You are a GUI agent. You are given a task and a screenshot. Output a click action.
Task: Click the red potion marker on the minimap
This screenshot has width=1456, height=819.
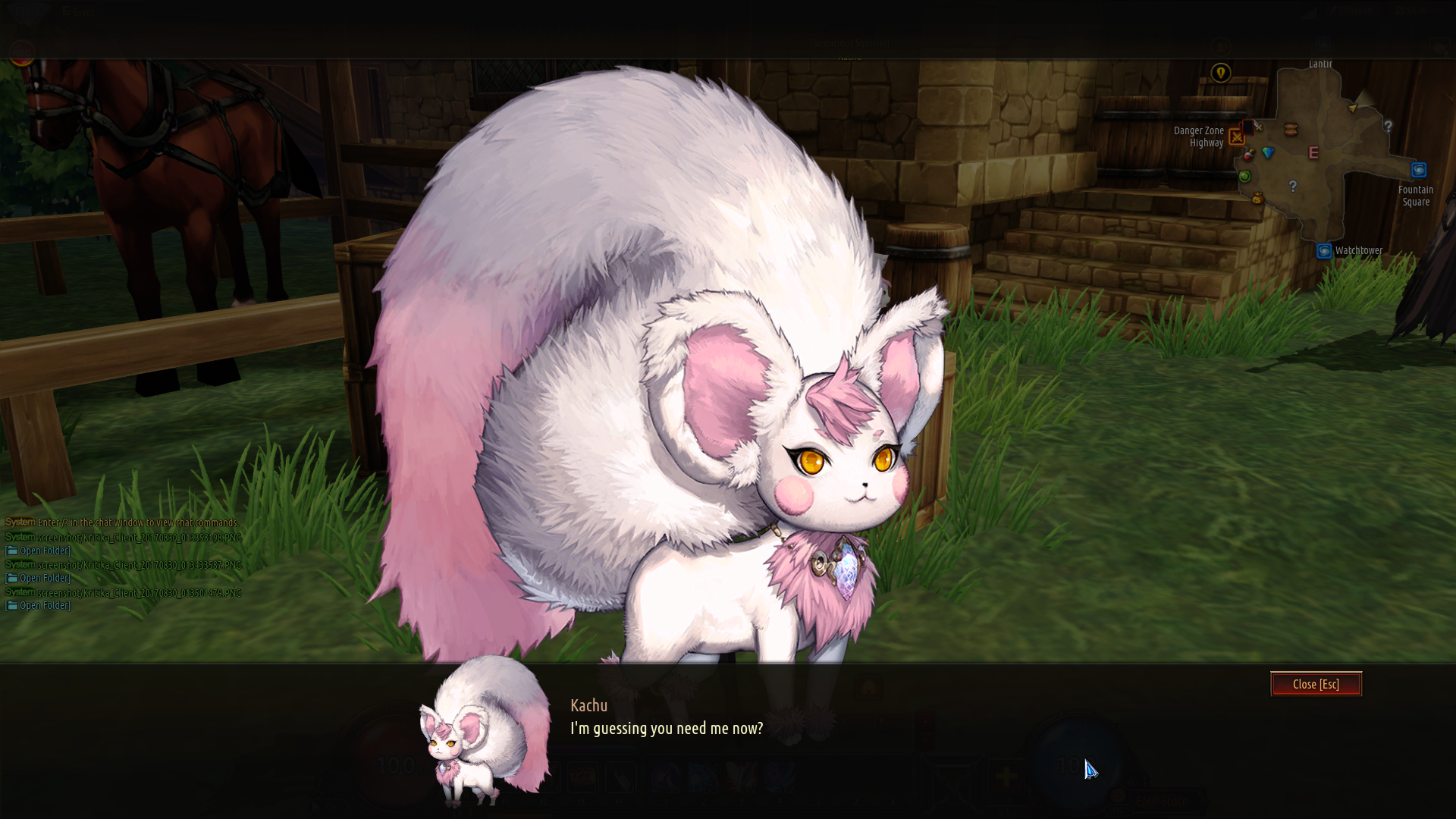[x=1248, y=155]
